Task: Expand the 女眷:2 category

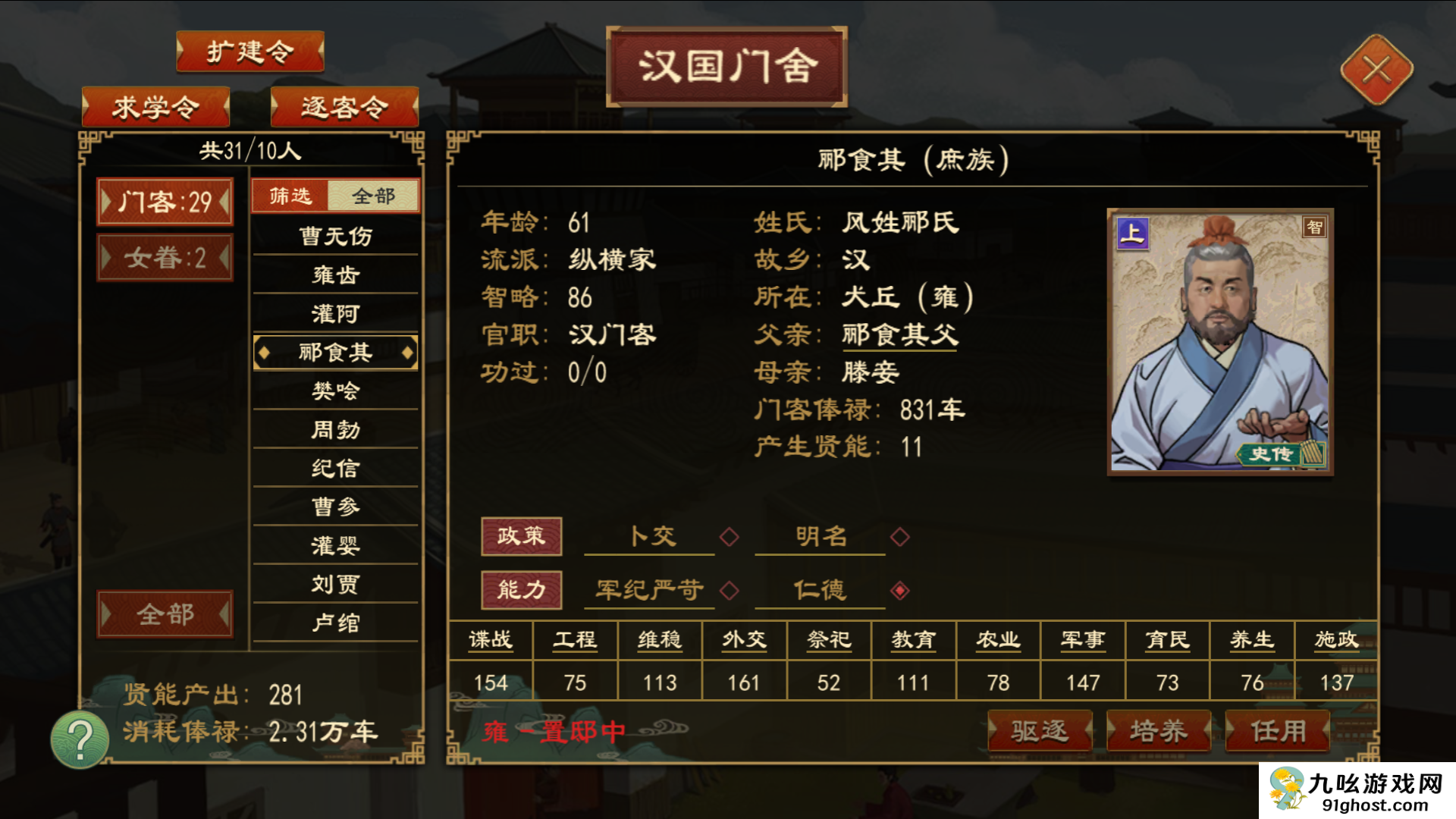Action: [x=165, y=258]
